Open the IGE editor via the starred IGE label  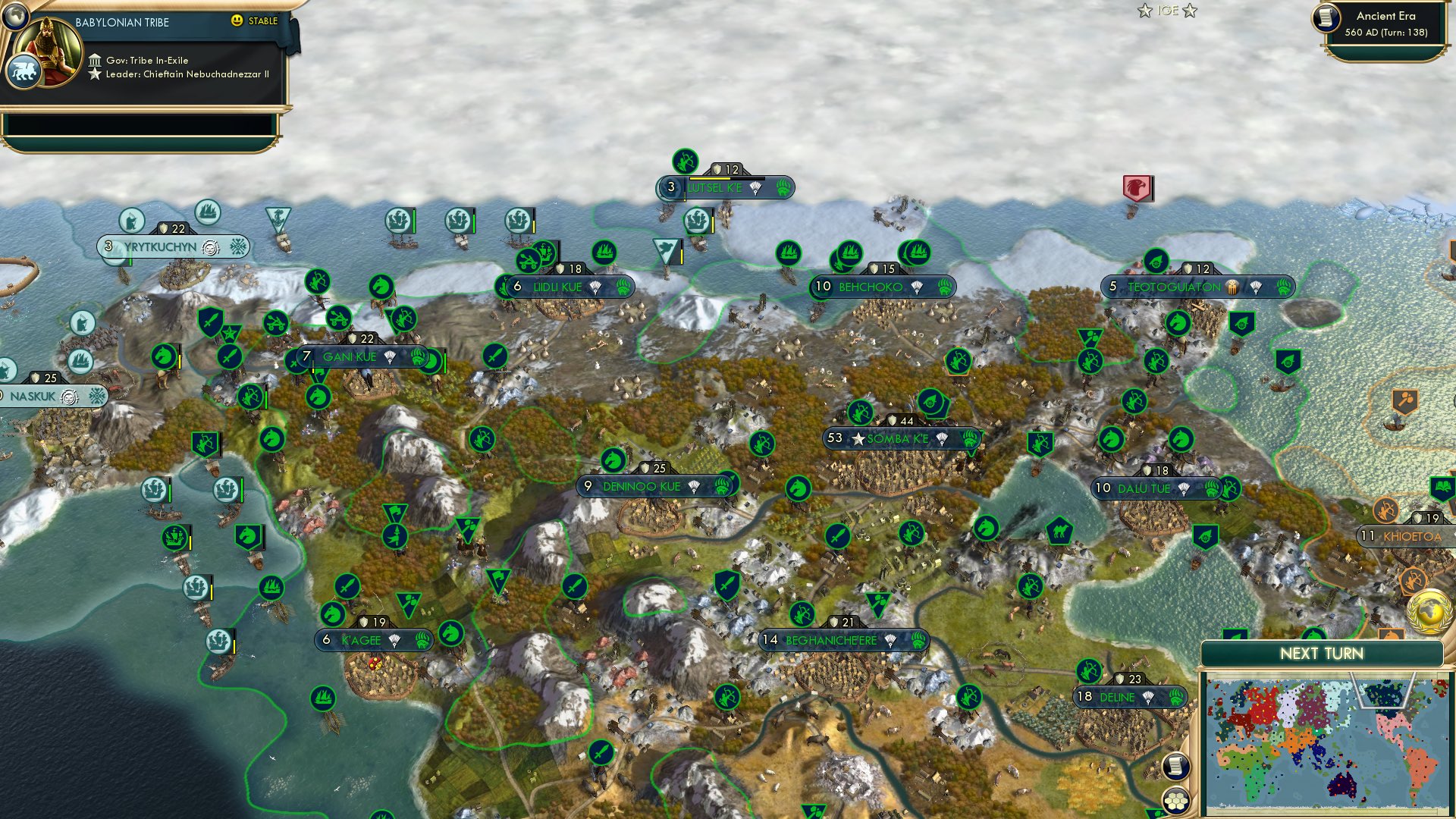(1166, 11)
